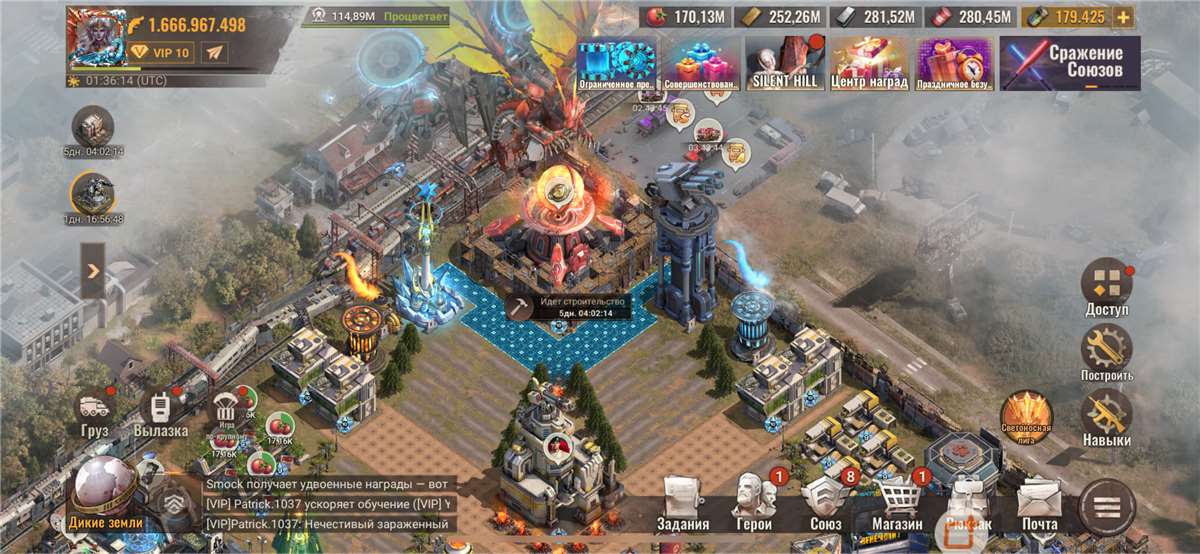Screen dimensions: 1200x554
Task: Open the Построить build menu
Action: tap(1106, 353)
